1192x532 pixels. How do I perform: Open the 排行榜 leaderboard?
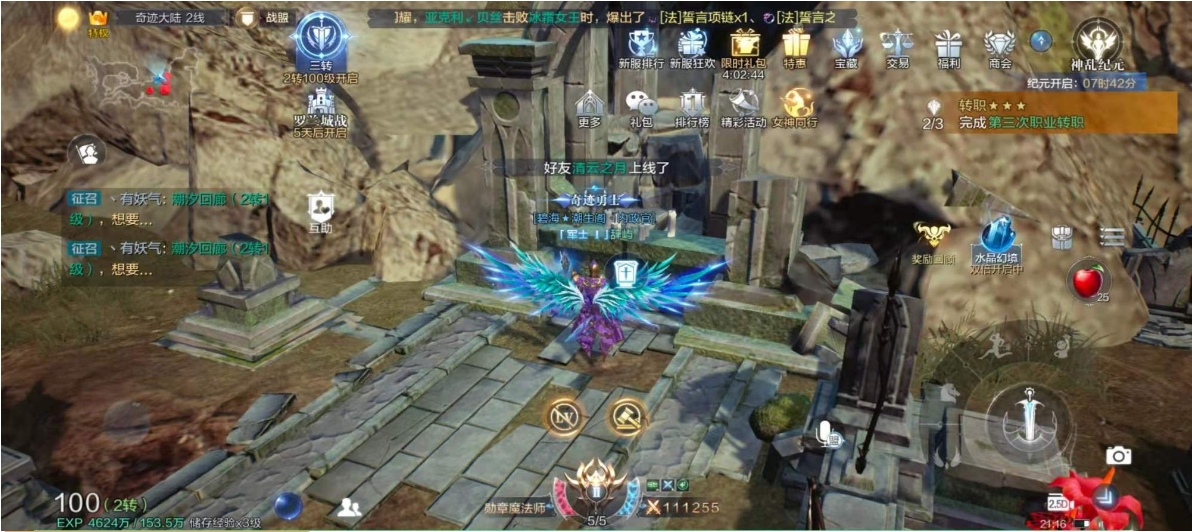[x=692, y=106]
